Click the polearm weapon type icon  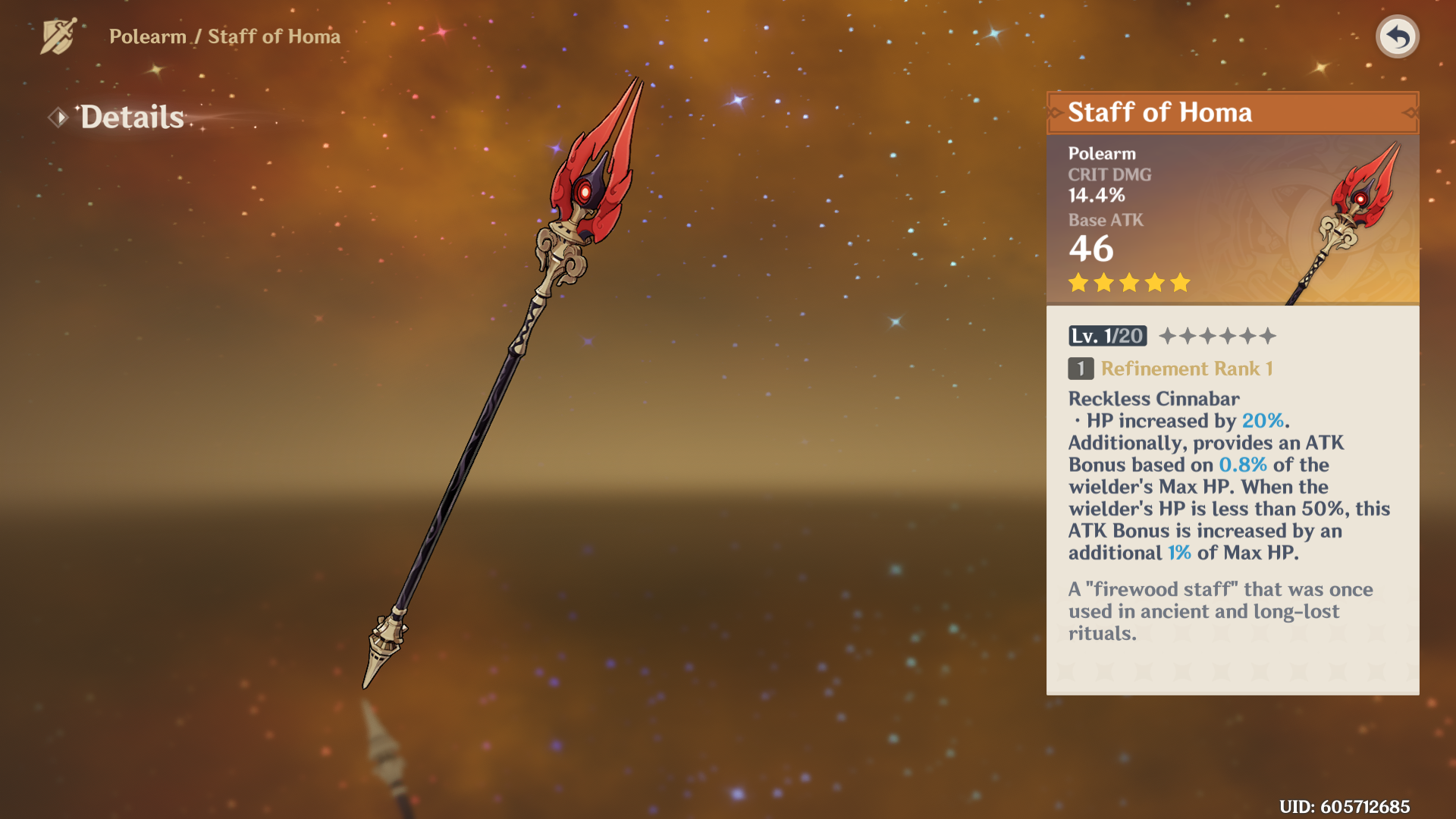(58, 36)
